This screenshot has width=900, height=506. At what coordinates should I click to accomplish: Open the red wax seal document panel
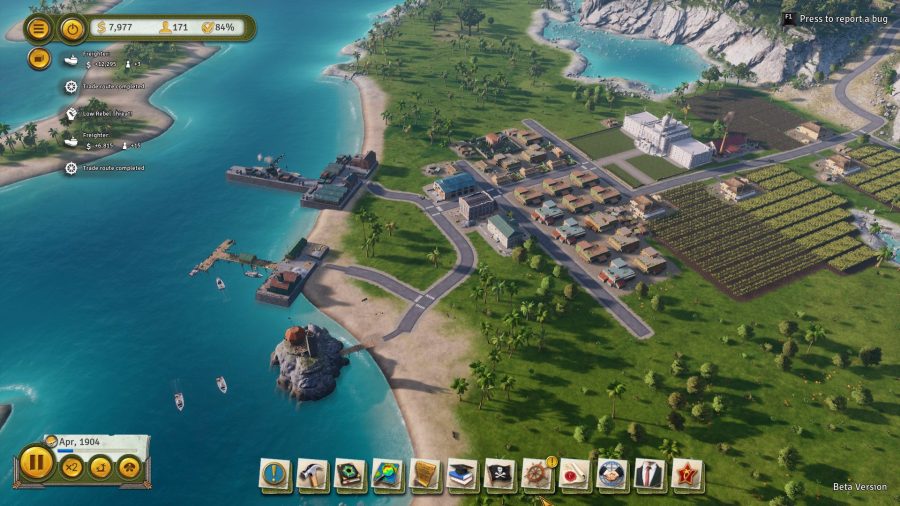point(574,473)
